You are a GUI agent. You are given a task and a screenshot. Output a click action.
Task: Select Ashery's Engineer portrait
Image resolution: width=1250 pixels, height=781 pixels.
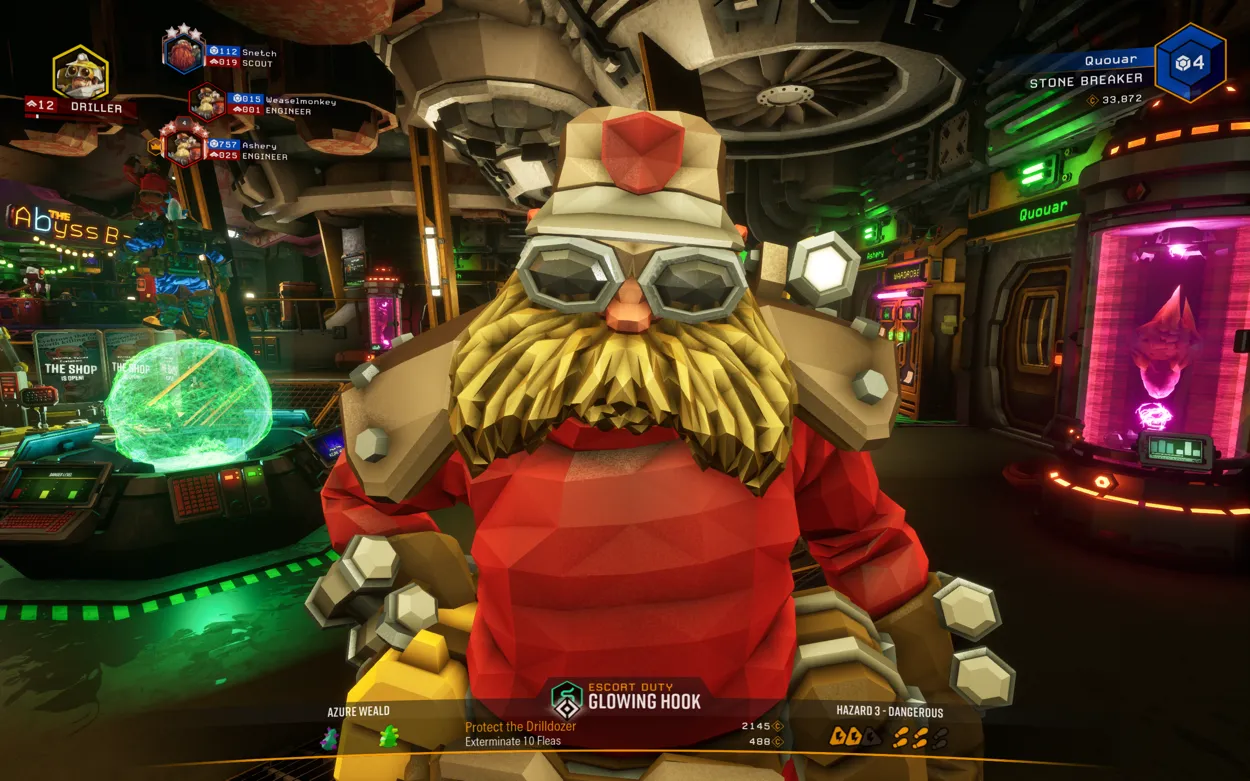tap(184, 147)
